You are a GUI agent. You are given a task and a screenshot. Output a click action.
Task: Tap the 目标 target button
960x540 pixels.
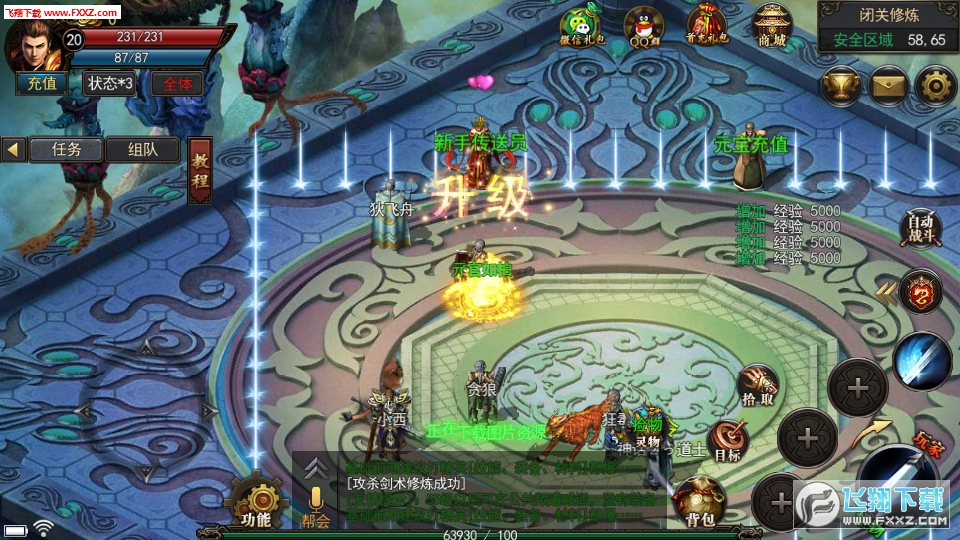coord(728,441)
